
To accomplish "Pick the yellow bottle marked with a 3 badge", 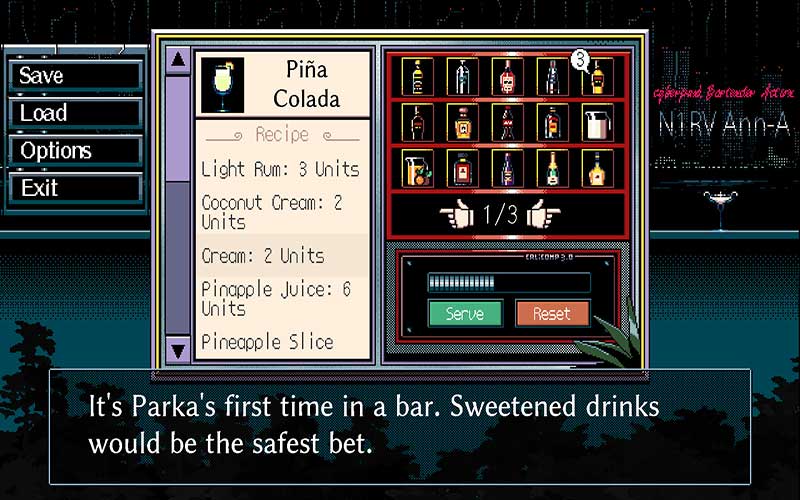I will click(598, 77).
